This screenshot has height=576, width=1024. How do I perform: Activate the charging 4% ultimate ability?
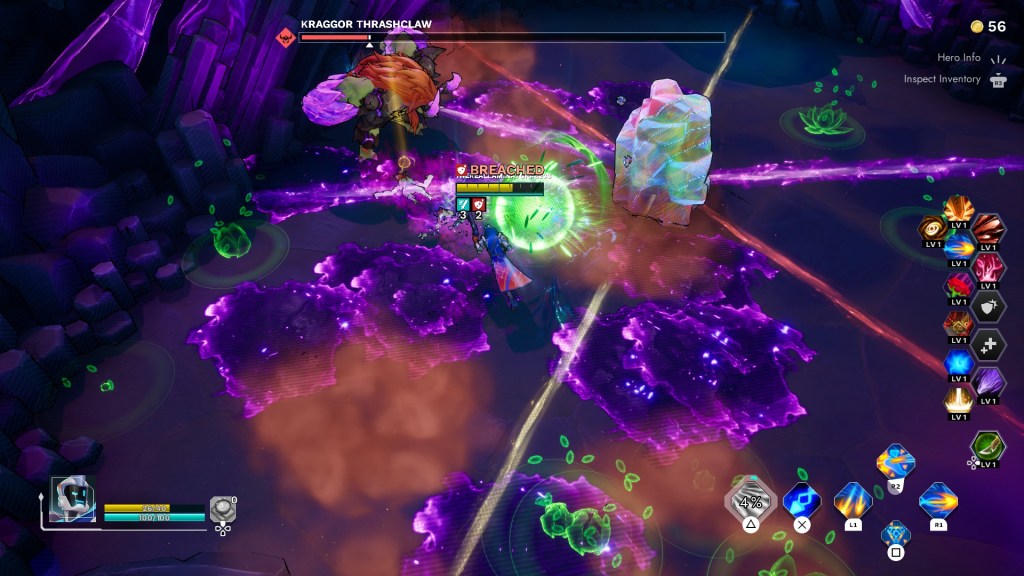(x=750, y=501)
